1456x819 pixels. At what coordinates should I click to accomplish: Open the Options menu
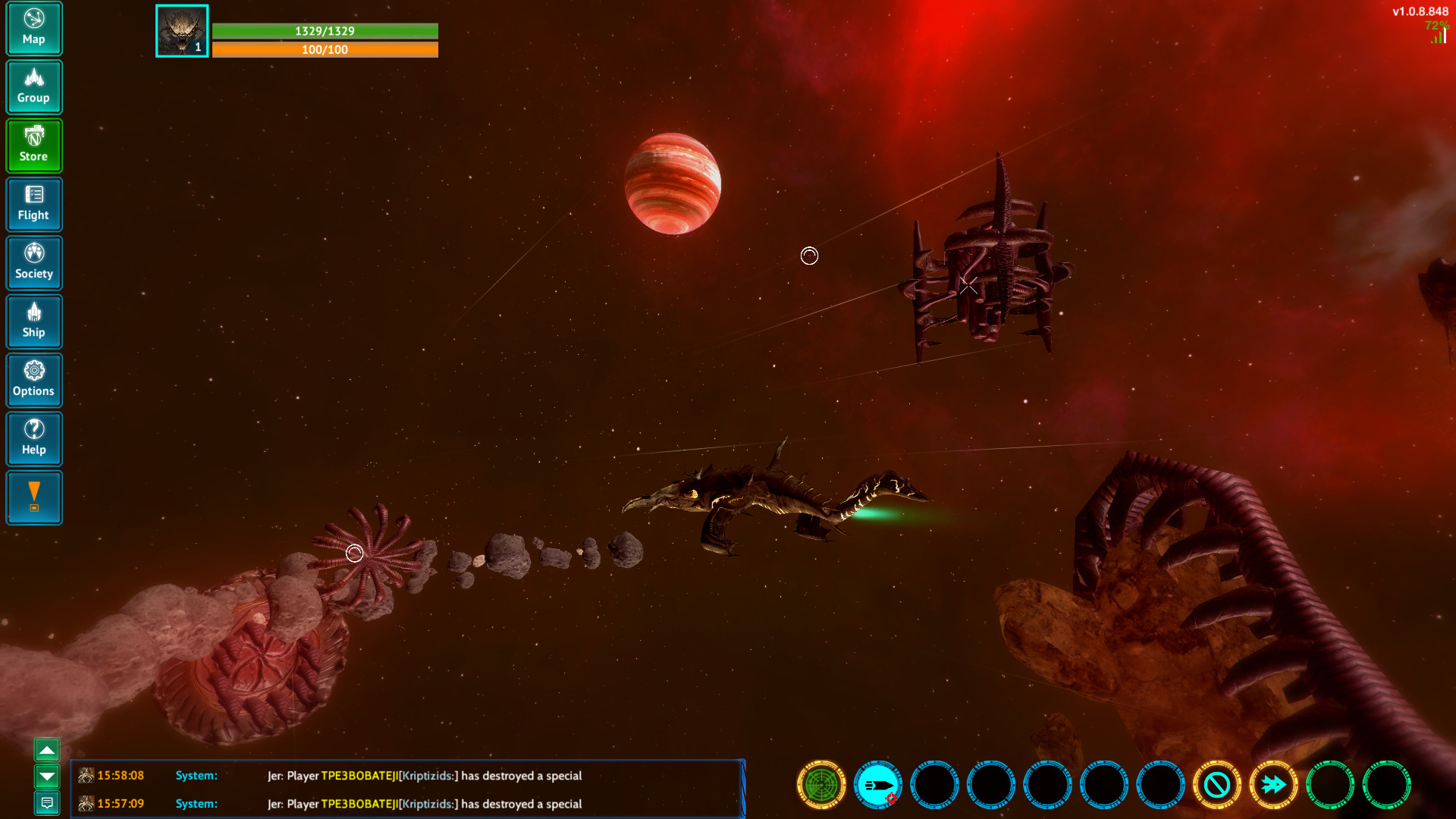(33, 379)
